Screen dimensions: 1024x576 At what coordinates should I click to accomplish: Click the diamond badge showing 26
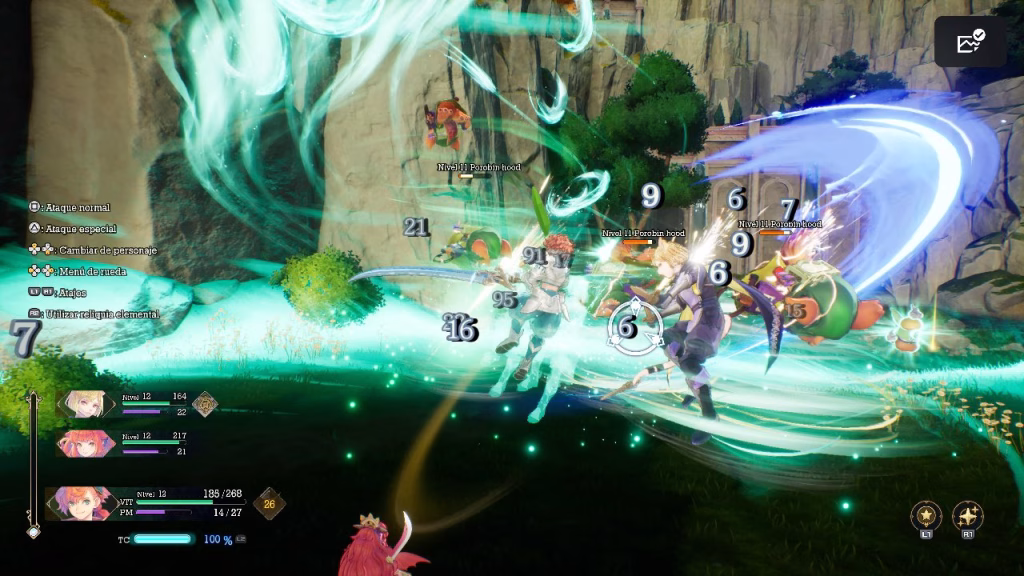pyautogui.click(x=267, y=504)
